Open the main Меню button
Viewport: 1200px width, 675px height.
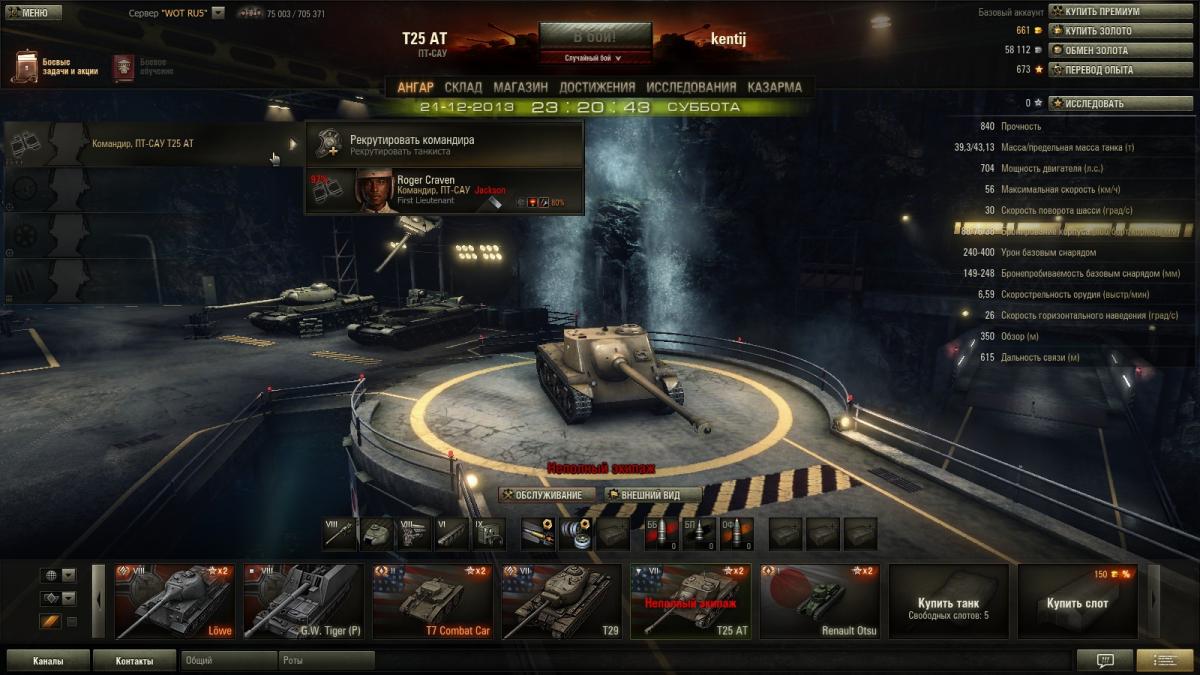[33, 13]
